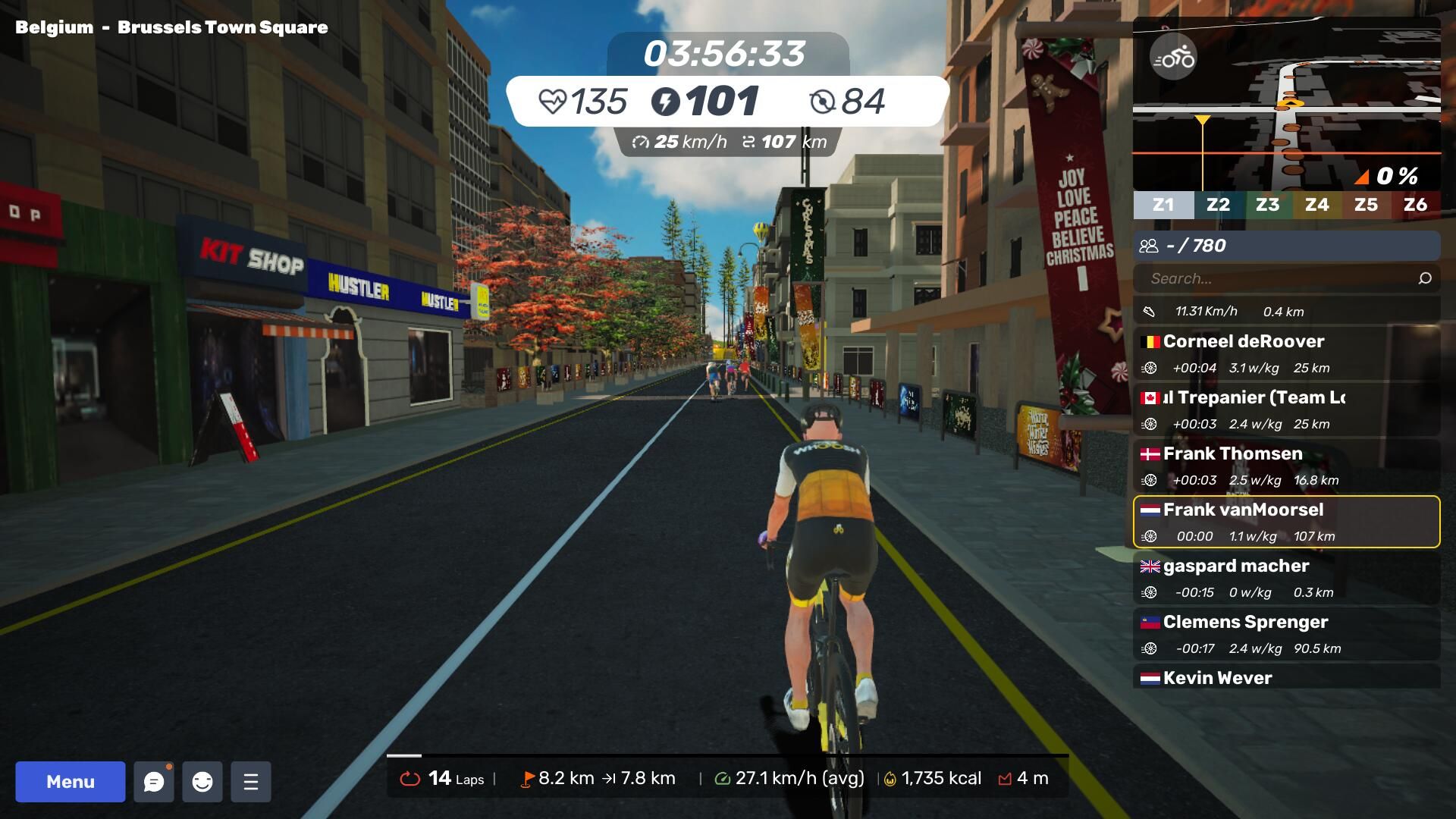Click the cyclist icon on the minimap
1456x819 pixels.
1173,58
